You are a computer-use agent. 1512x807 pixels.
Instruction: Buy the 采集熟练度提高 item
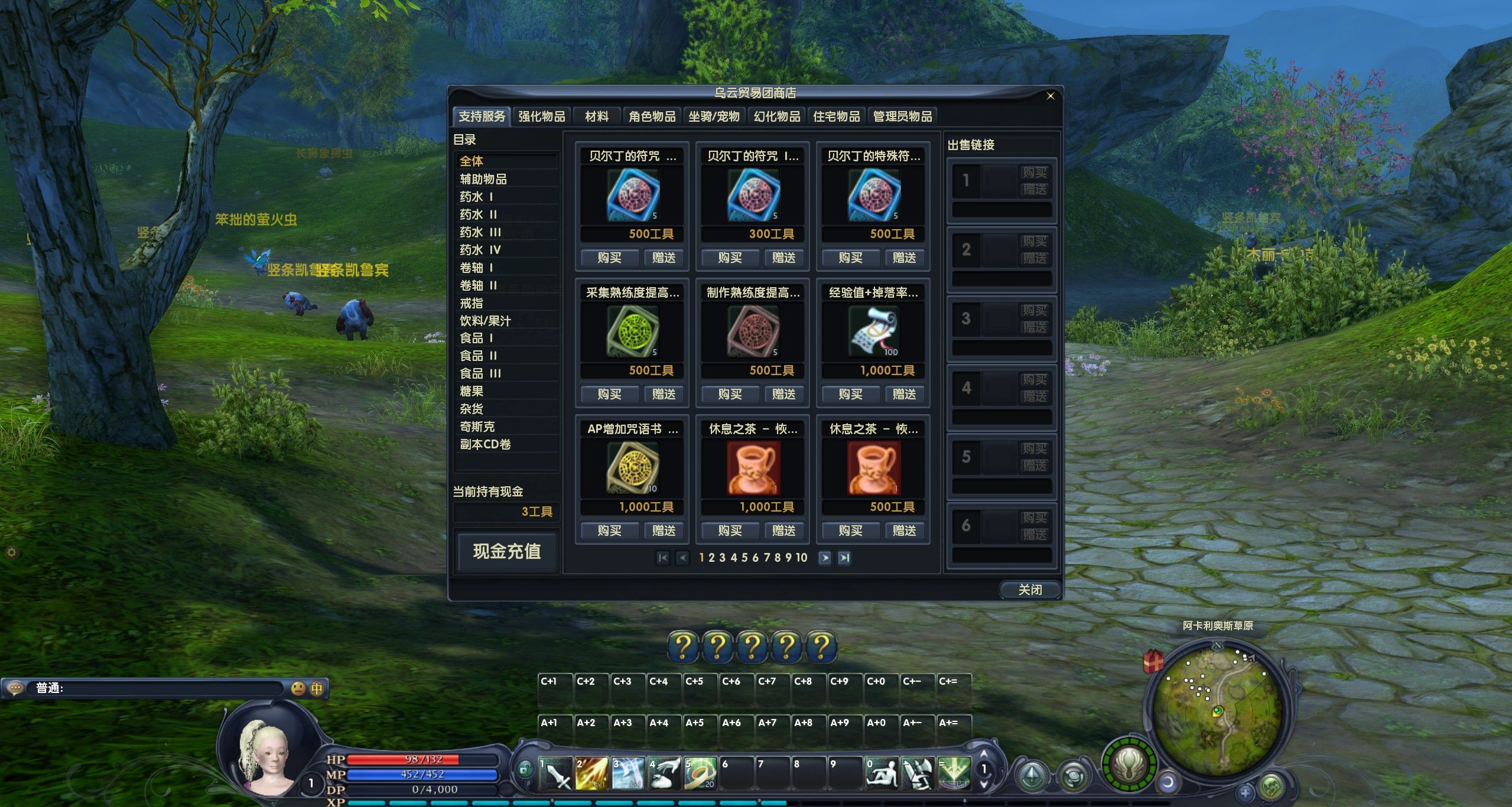609,394
